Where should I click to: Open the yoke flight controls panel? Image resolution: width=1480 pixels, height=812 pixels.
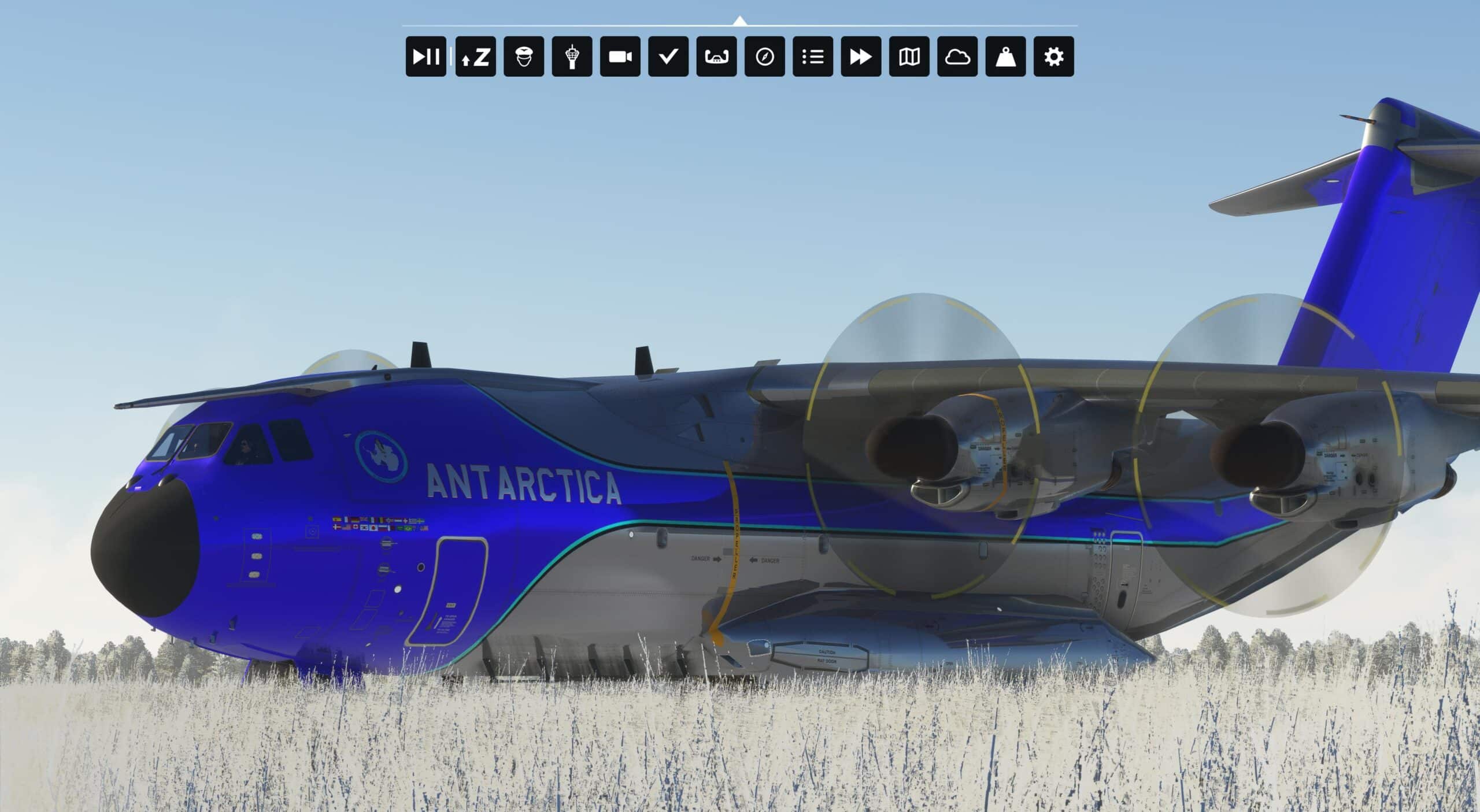pos(716,57)
